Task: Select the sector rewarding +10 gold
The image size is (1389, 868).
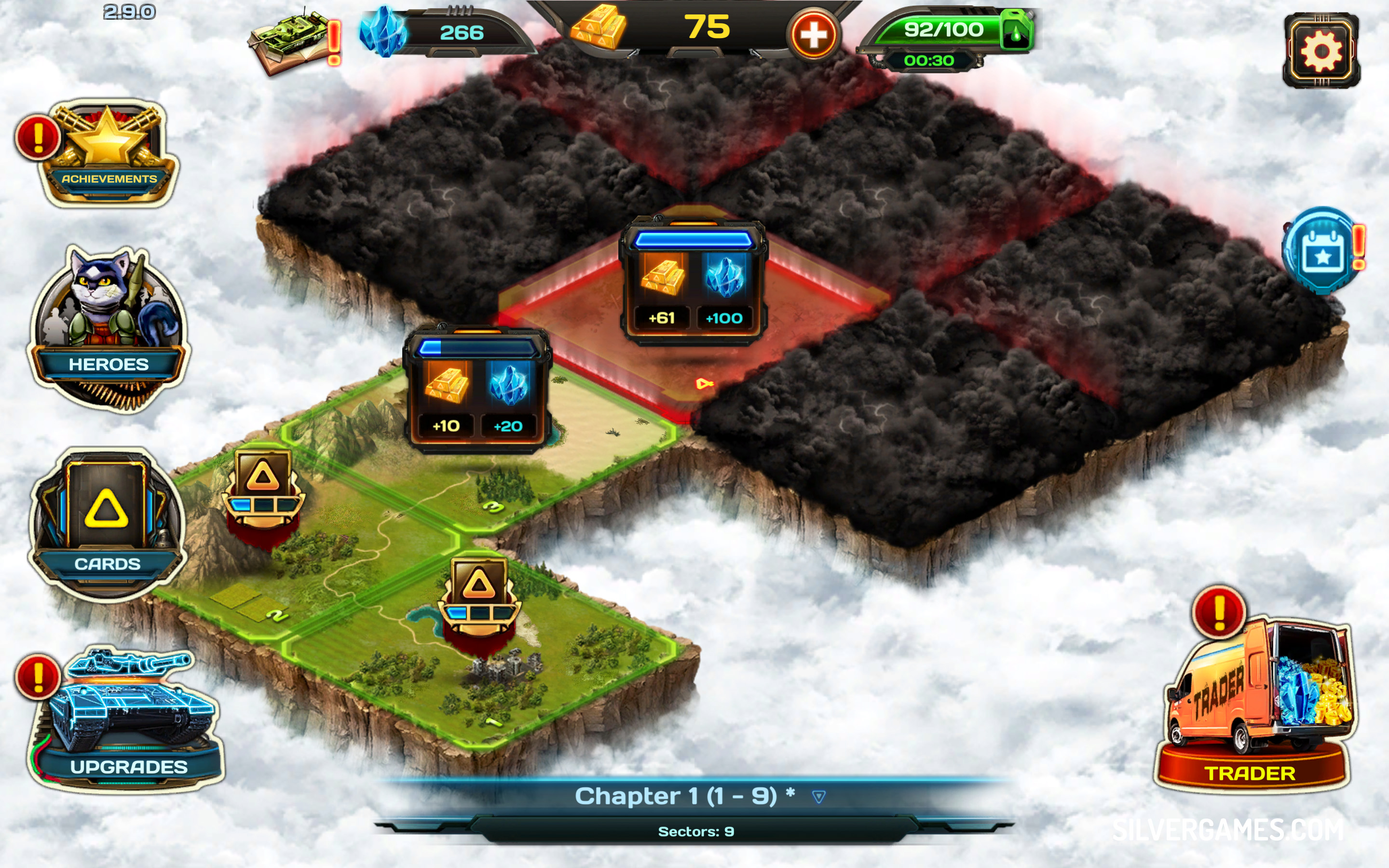Action: [477, 391]
